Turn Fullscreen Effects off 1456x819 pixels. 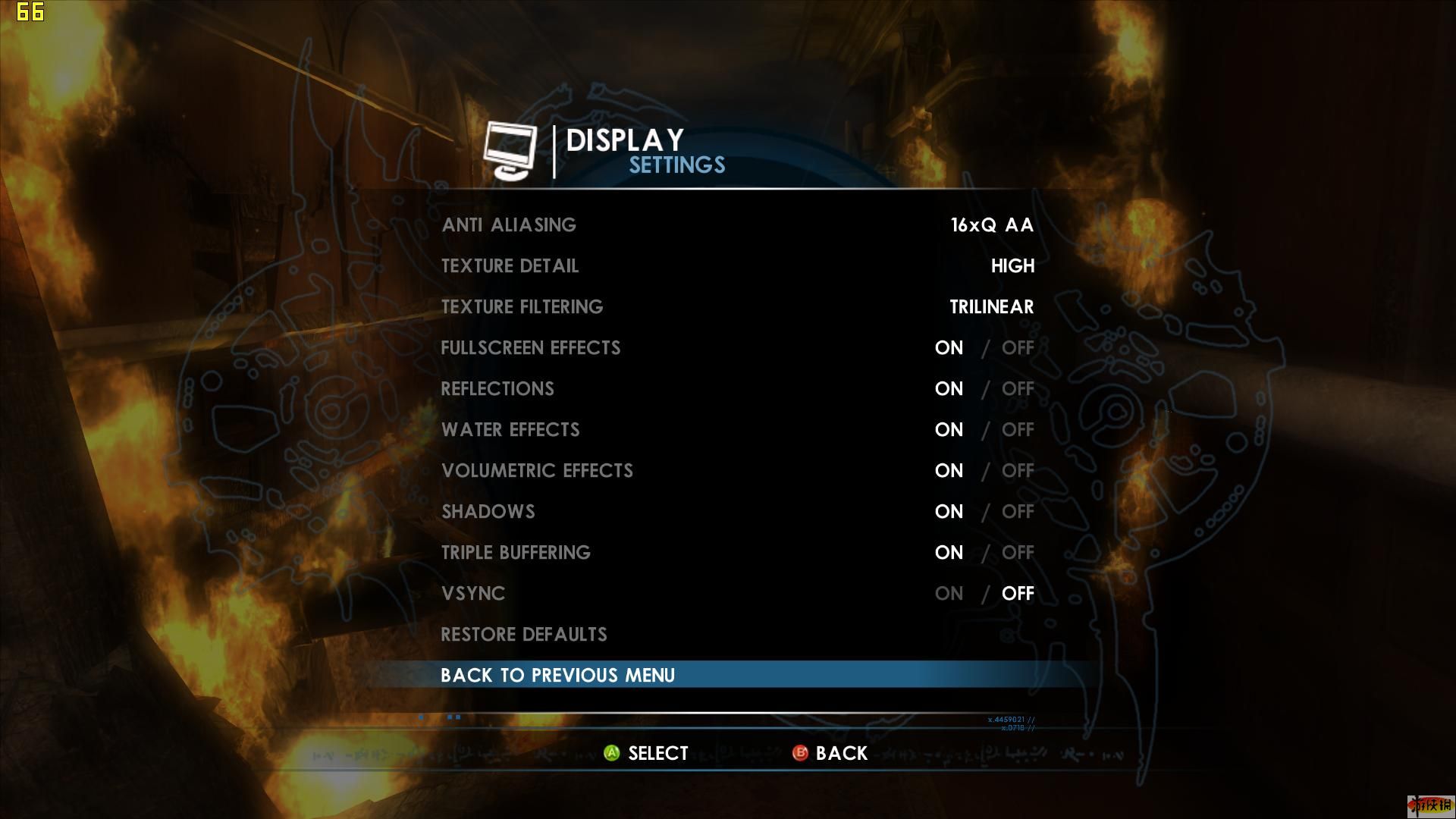click(1018, 348)
